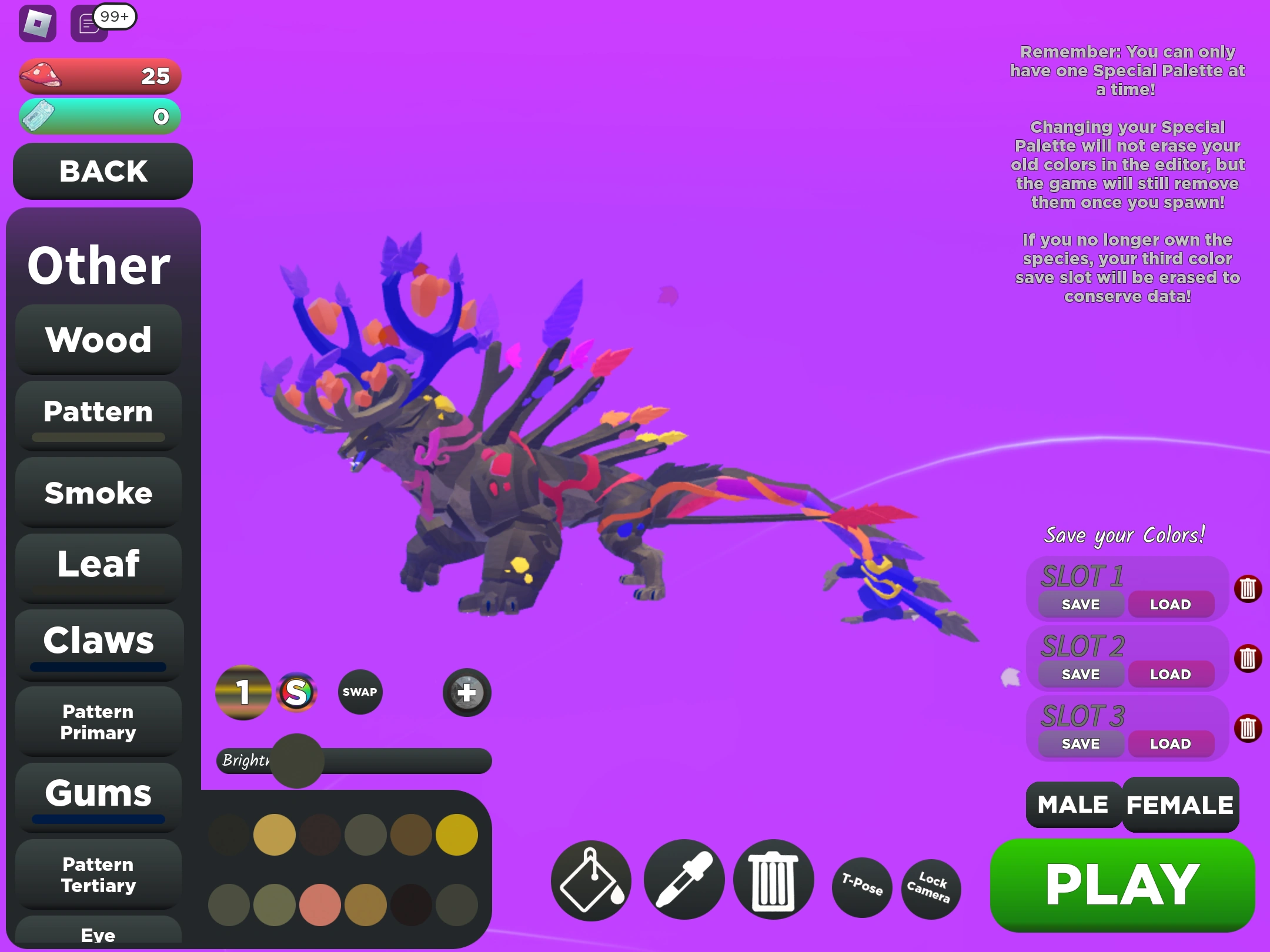The height and width of the screenshot is (952, 1270).
Task: Add a new color slot with the plus icon
Action: coord(466,693)
